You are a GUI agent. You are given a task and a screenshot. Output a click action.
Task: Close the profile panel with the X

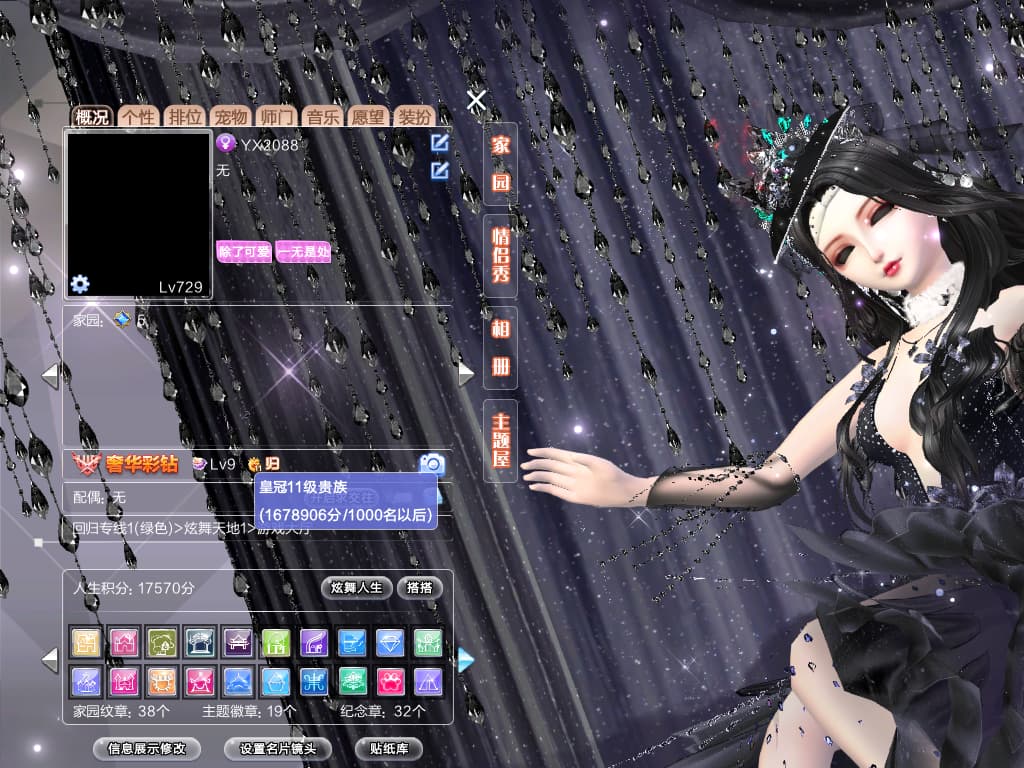pyautogui.click(x=477, y=100)
